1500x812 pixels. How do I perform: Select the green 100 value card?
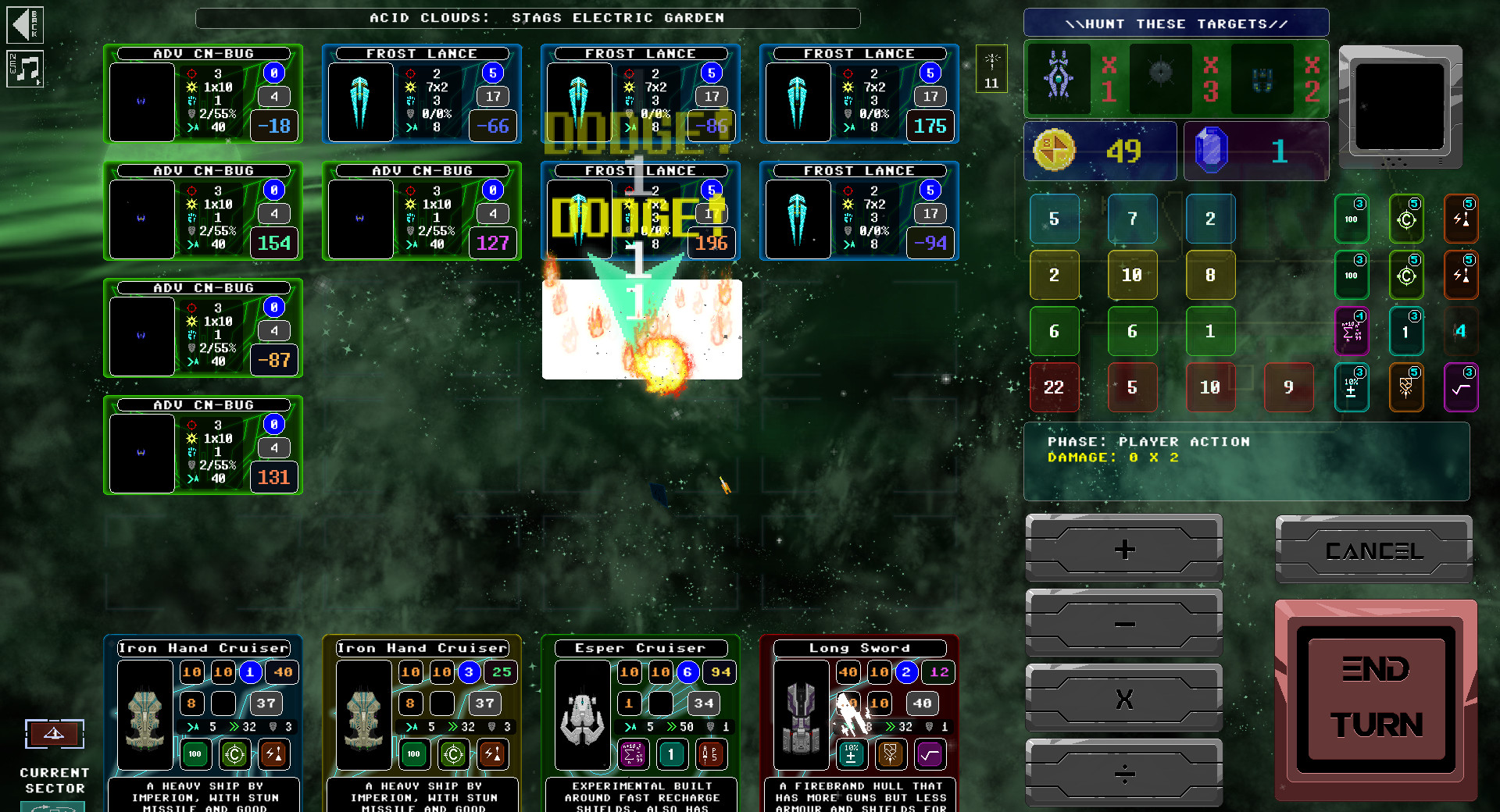[x=1352, y=219]
